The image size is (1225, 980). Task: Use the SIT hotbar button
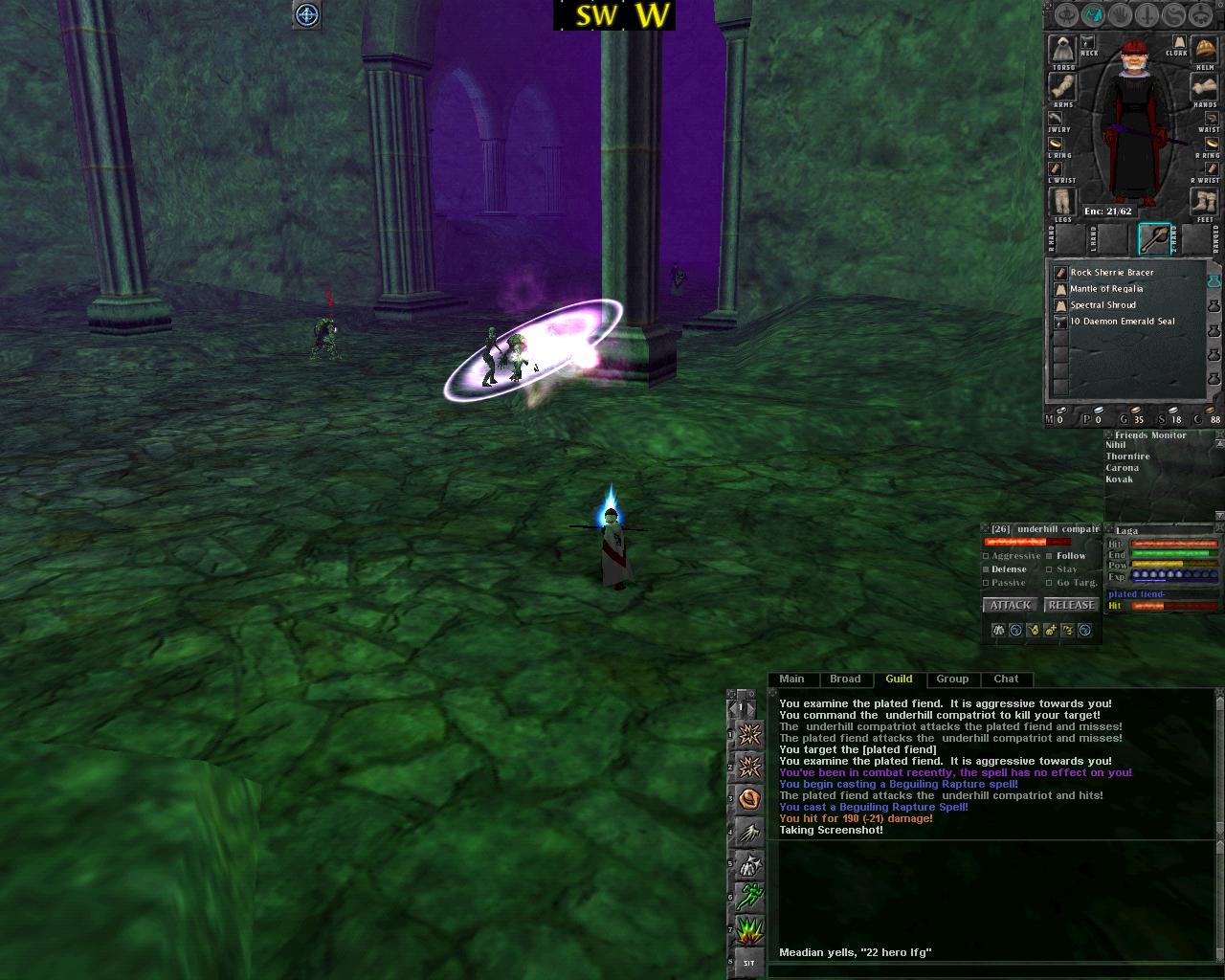749,963
